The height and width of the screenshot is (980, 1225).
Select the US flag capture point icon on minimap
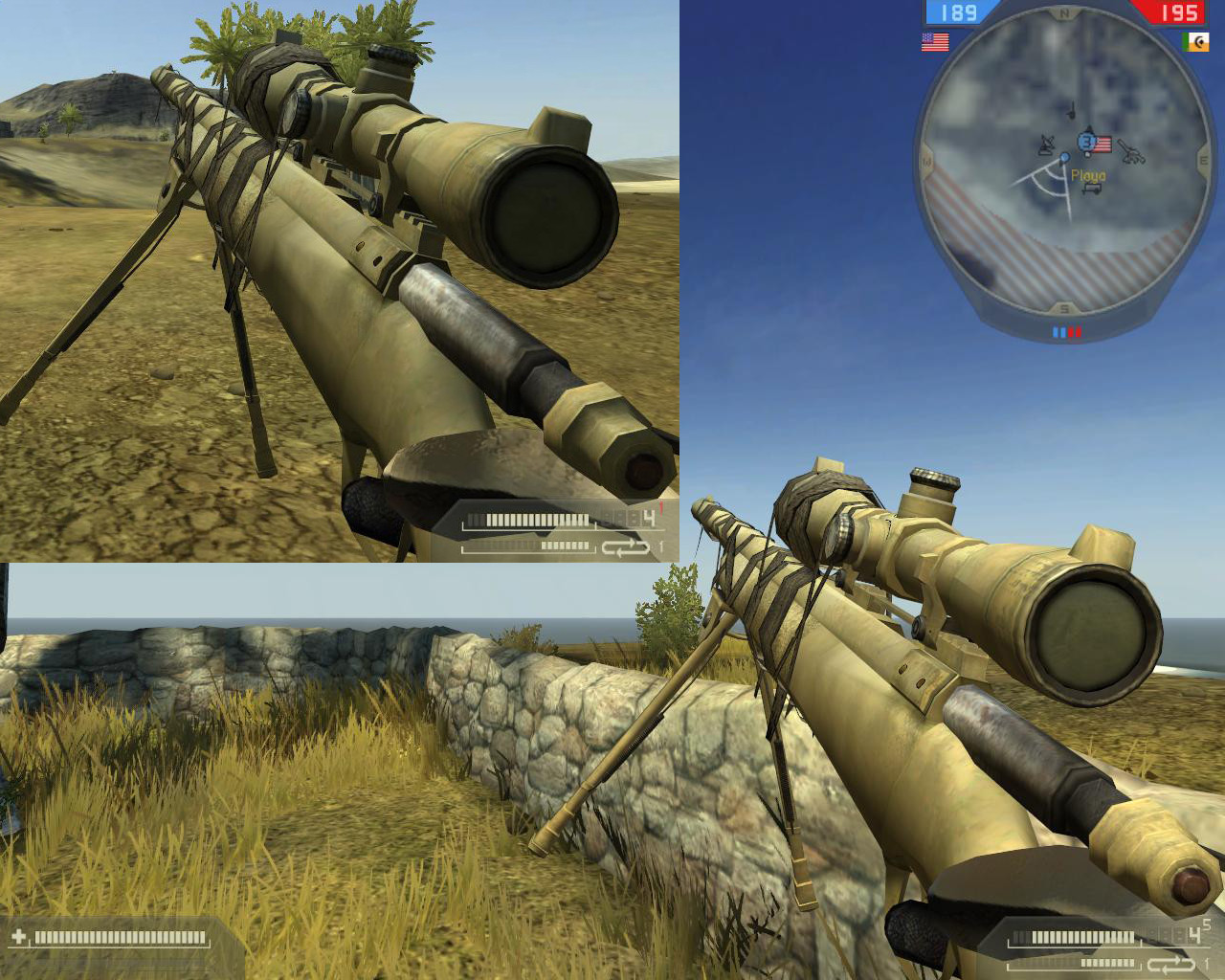[x=1102, y=145]
